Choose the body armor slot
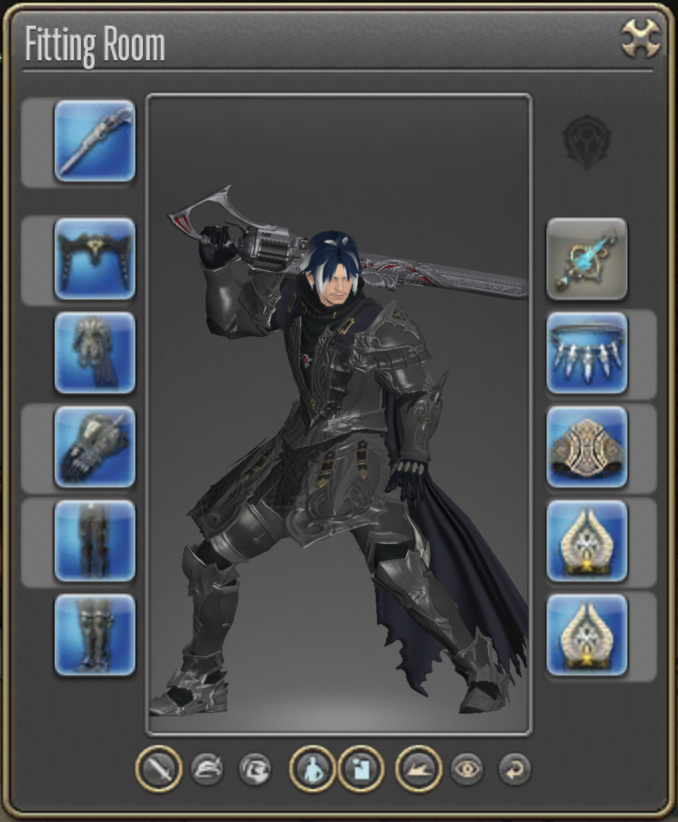Image resolution: width=678 pixels, height=822 pixels. pyautogui.click(x=95, y=353)
